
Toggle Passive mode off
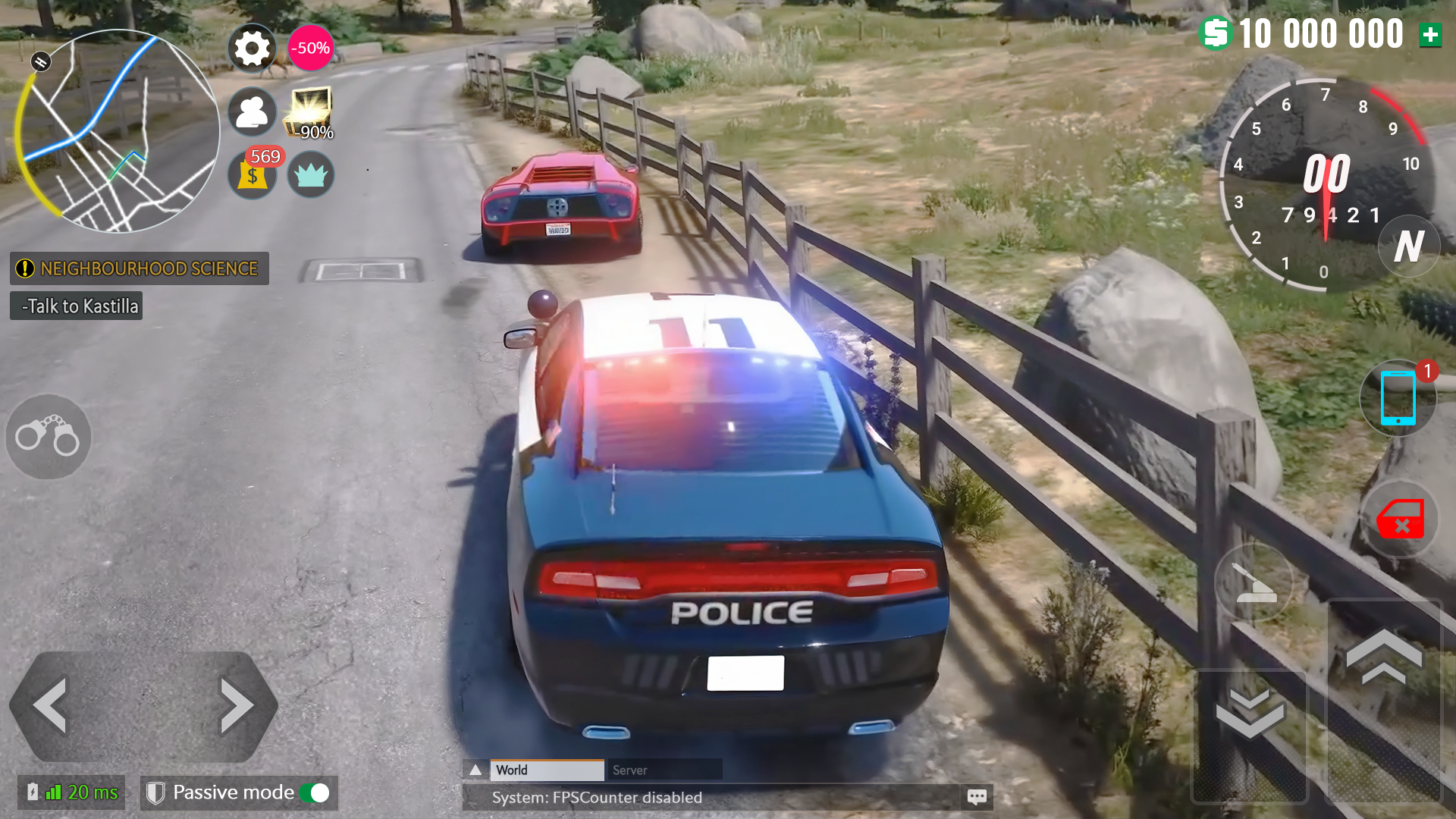(318, 792)
